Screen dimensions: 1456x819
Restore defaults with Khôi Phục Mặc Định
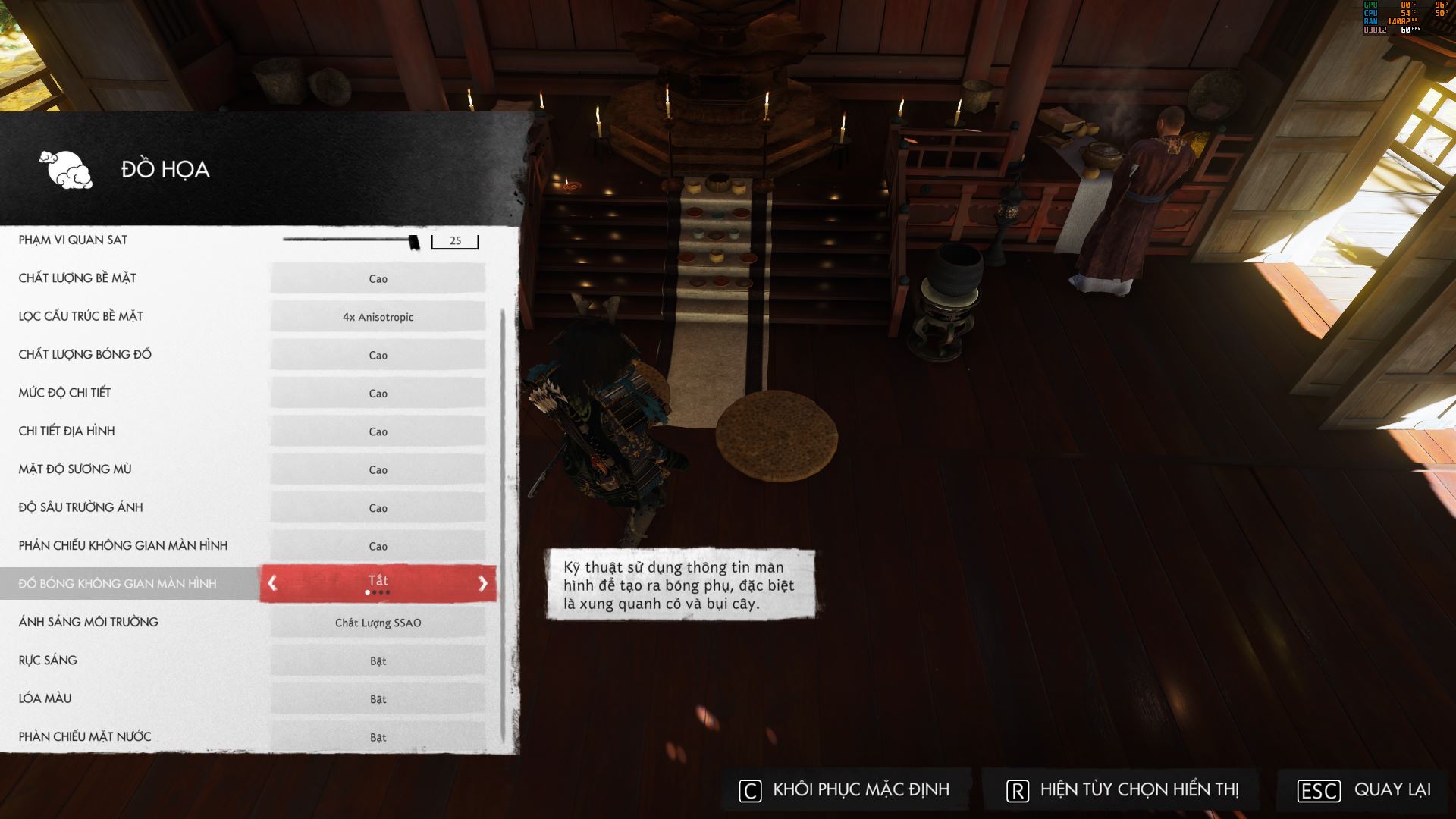(845, 790)
